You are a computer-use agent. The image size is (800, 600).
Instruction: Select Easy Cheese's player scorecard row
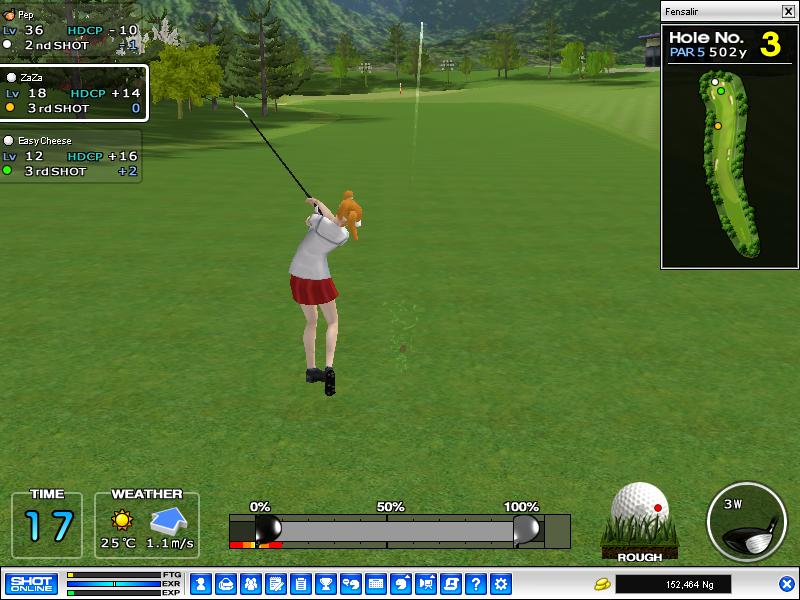70,156
